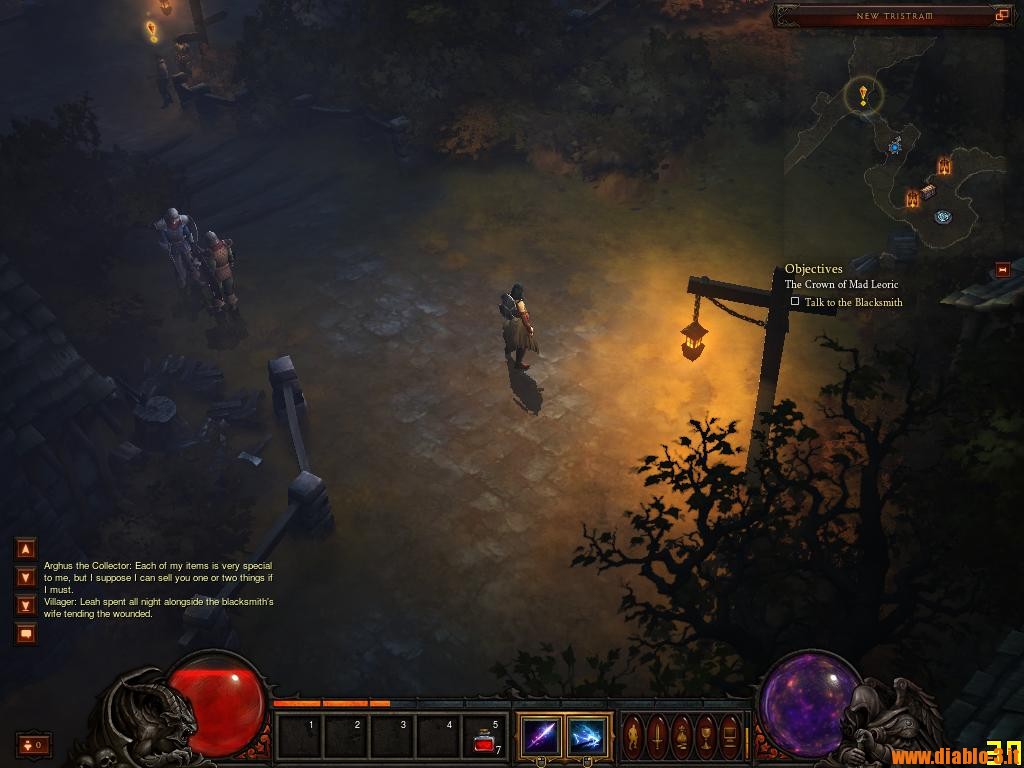This screenshot has width=1024, height=768.
Task: Open the character figure menu button
Action: (633, 737)
